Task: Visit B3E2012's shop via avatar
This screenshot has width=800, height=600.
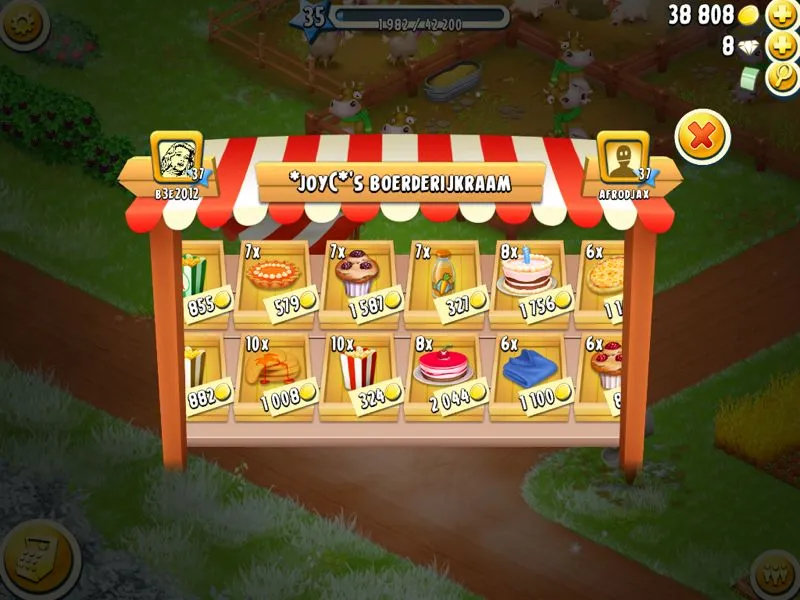Action: [x=176, y=160]
